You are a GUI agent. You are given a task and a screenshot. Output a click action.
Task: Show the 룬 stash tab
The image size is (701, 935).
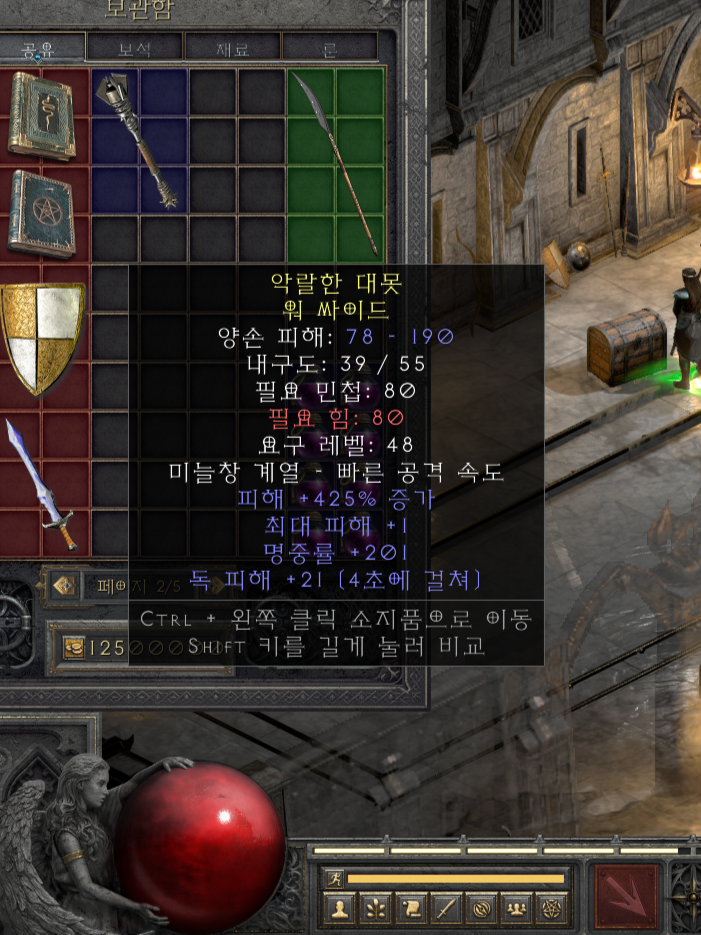[330, 47]
